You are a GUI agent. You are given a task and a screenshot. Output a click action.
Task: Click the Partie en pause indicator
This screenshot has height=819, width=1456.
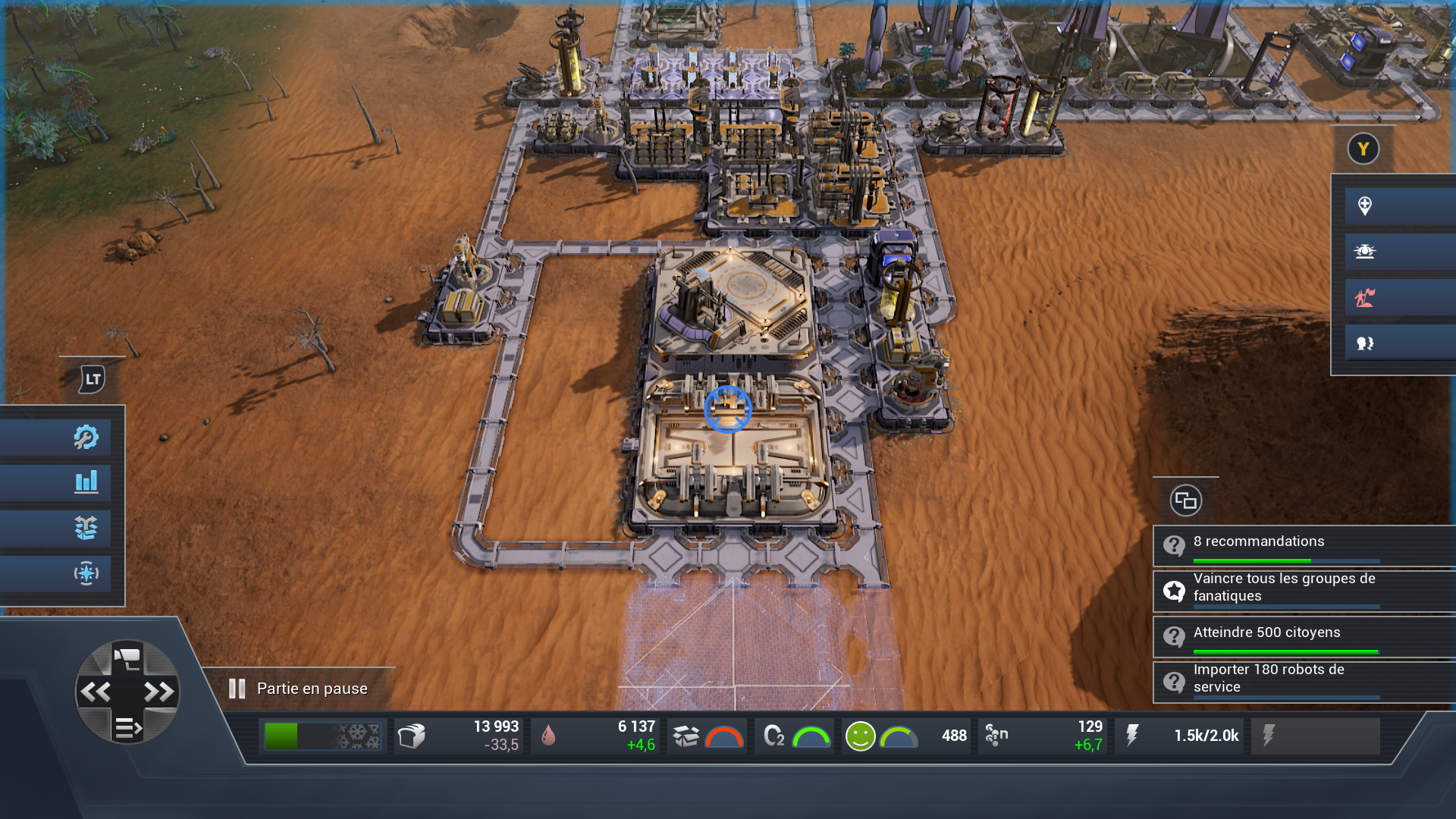[299, 689]
